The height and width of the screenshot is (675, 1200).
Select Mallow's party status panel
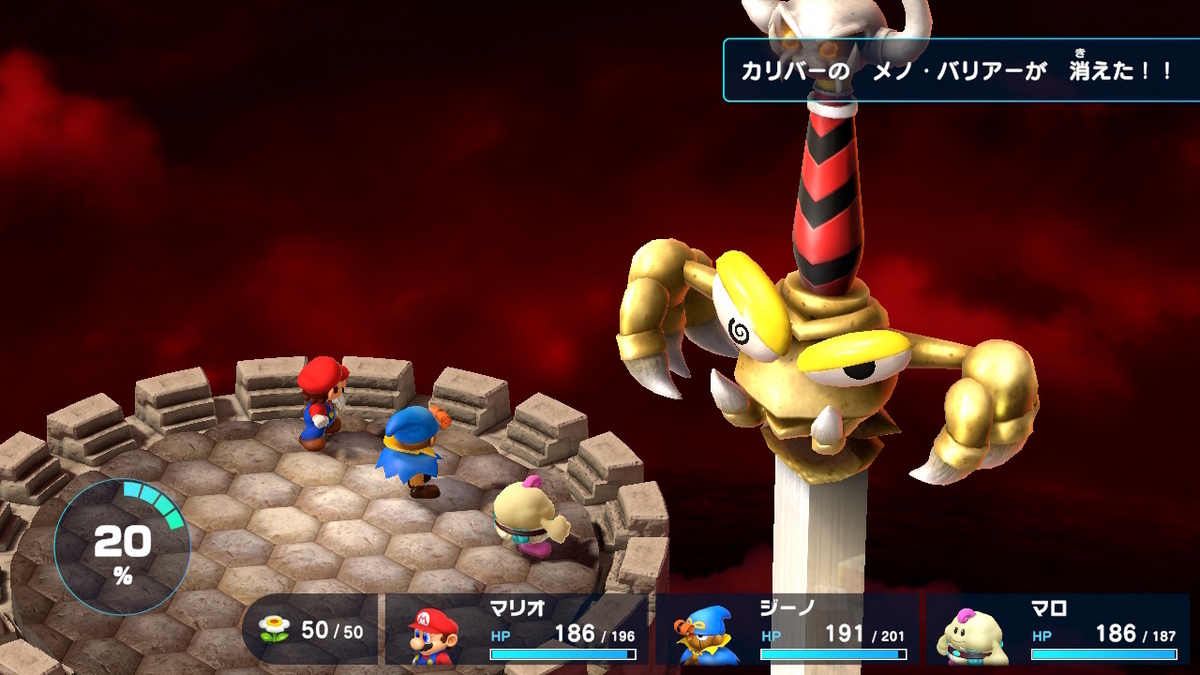coord(1058,631)
